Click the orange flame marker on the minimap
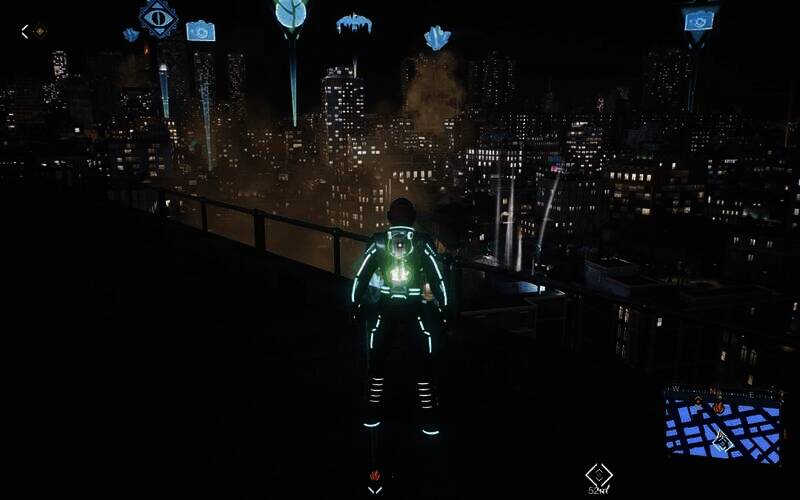The height and width of the screenshot is (500, 800). point(717,407)
